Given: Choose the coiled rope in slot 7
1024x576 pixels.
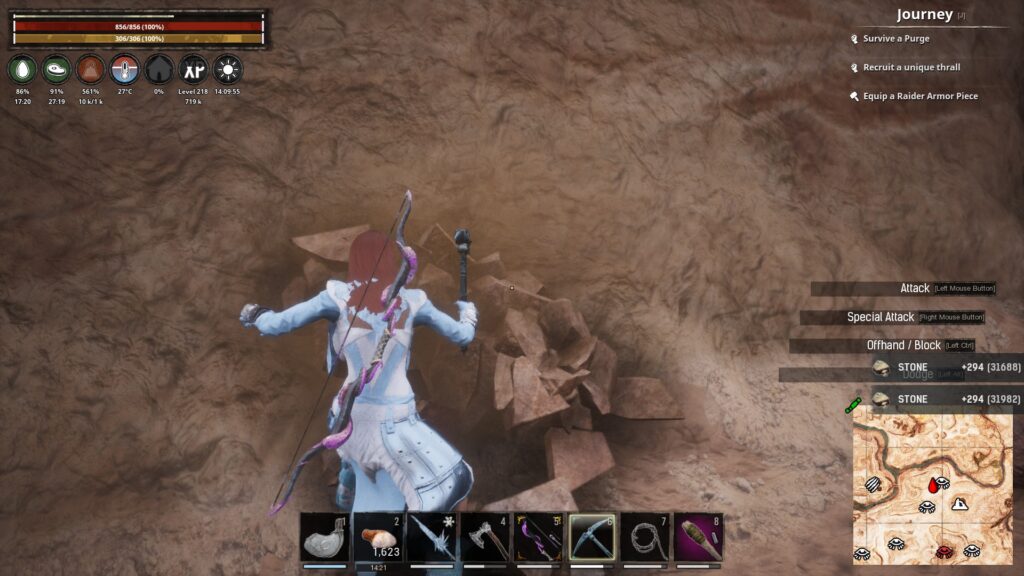Looking at the screenshot, I should pos(646,538).
